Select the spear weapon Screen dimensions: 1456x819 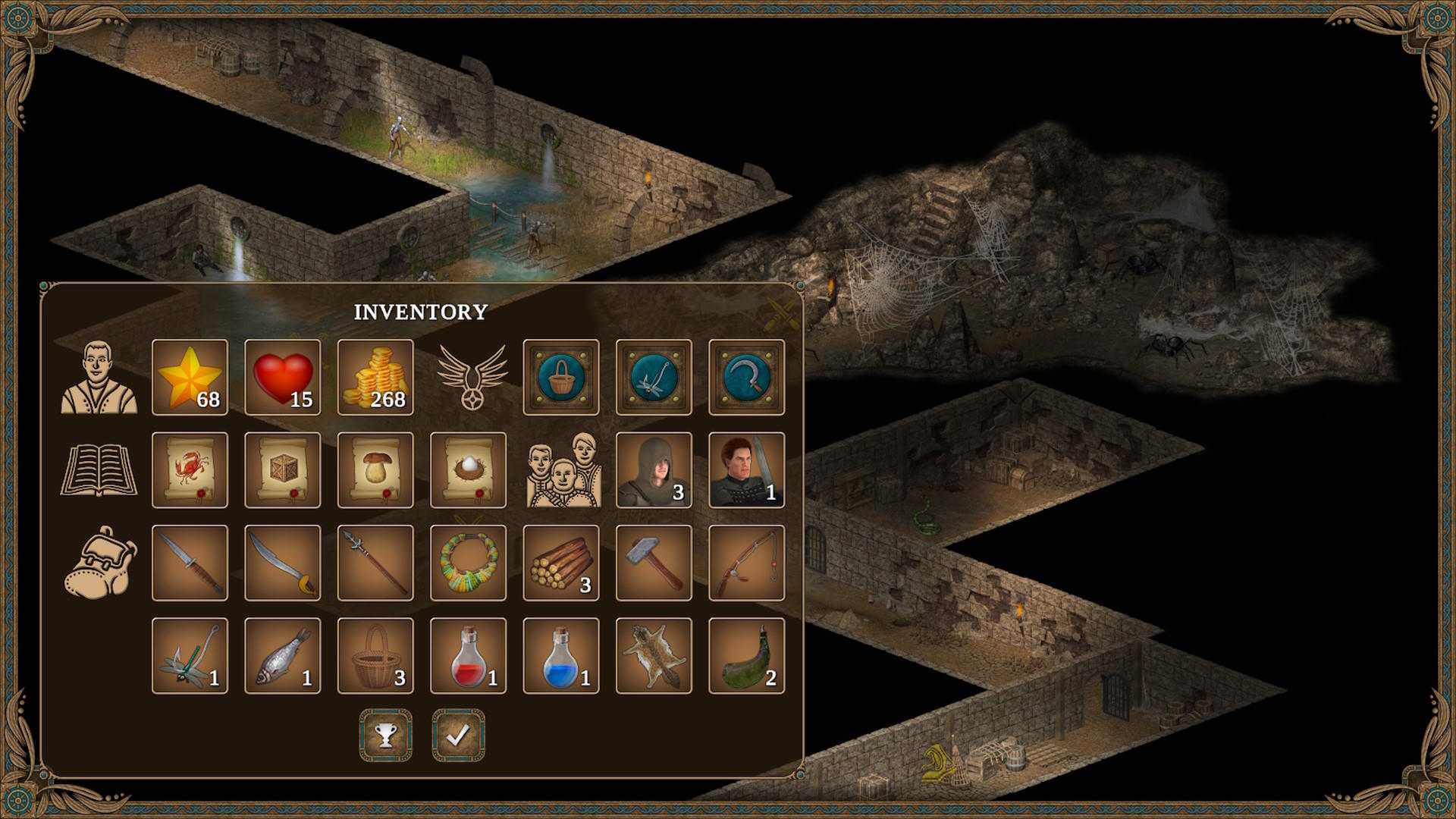click(x=375, y=563)
